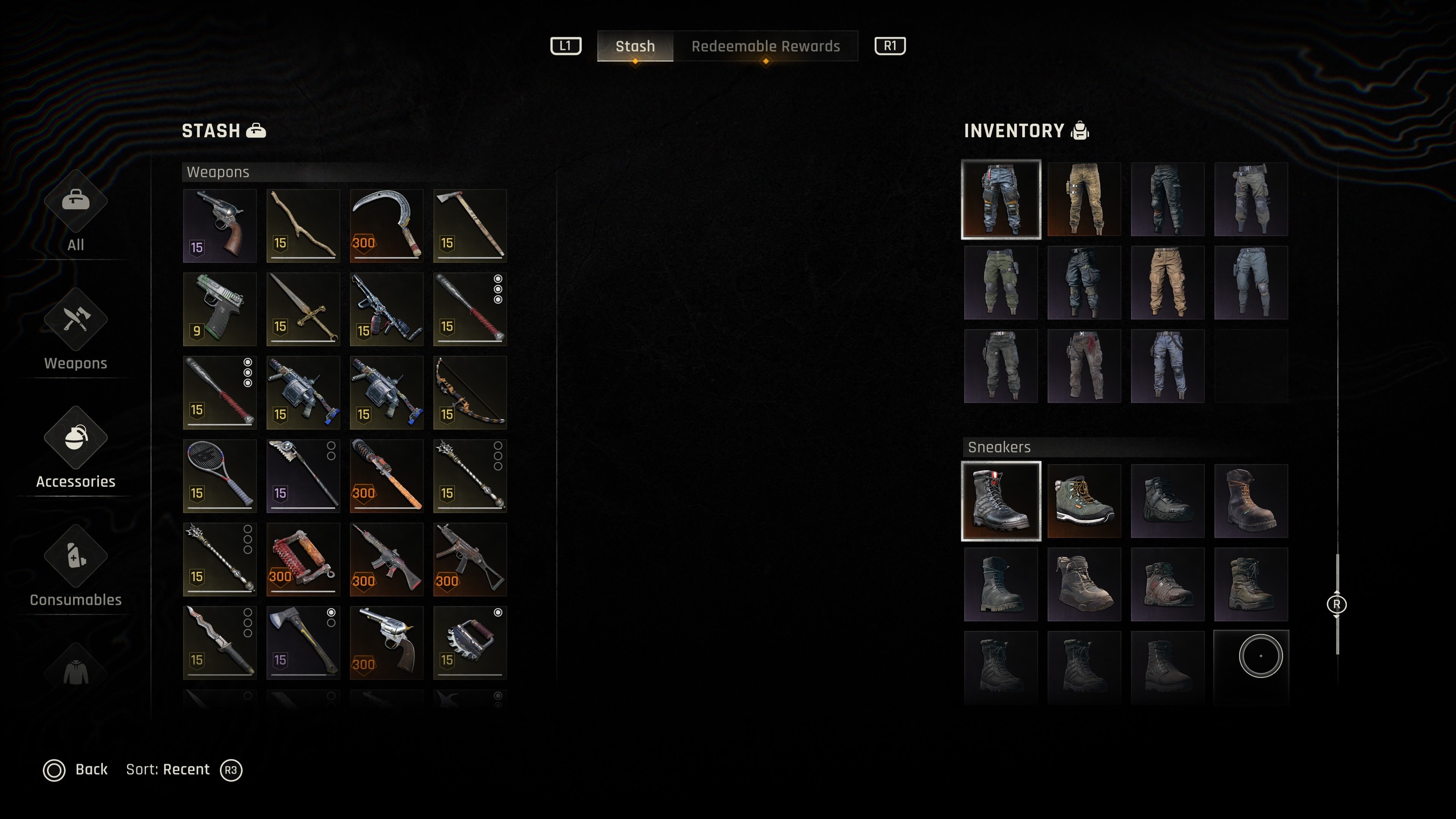Select the golden-hilted sword slot
Viewport: 1456px width, 819px height.
point(303,309)
